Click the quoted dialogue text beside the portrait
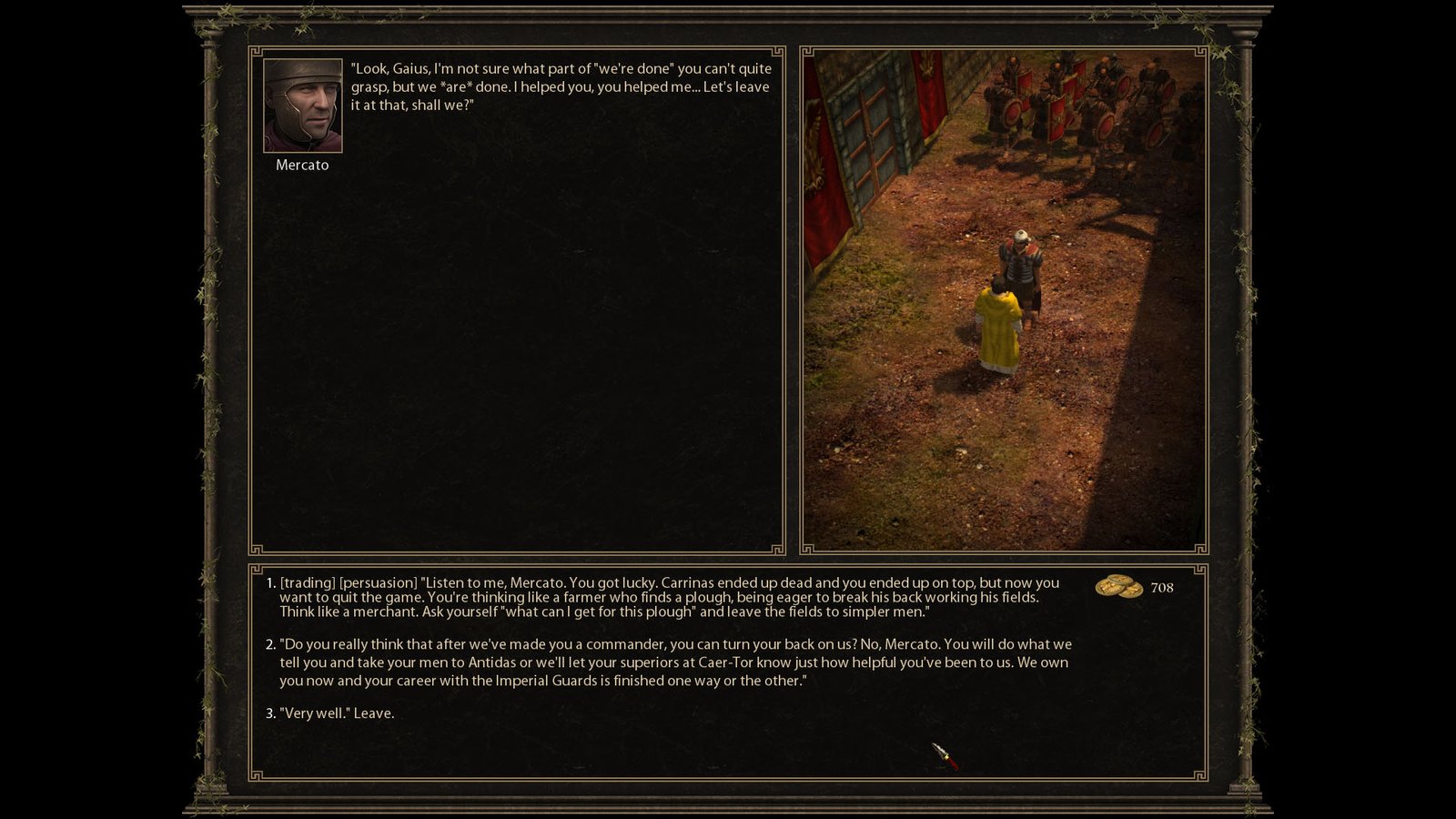 pyautogui.click(x=558, y=86)
